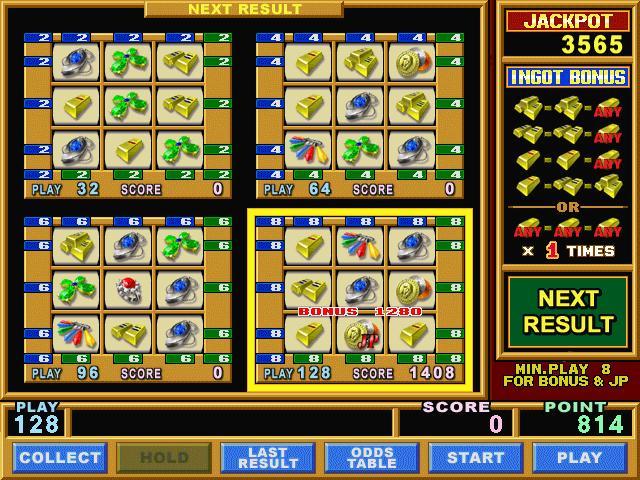Select the PLAY bet button
Screen dimensions: 640x480
580,458
